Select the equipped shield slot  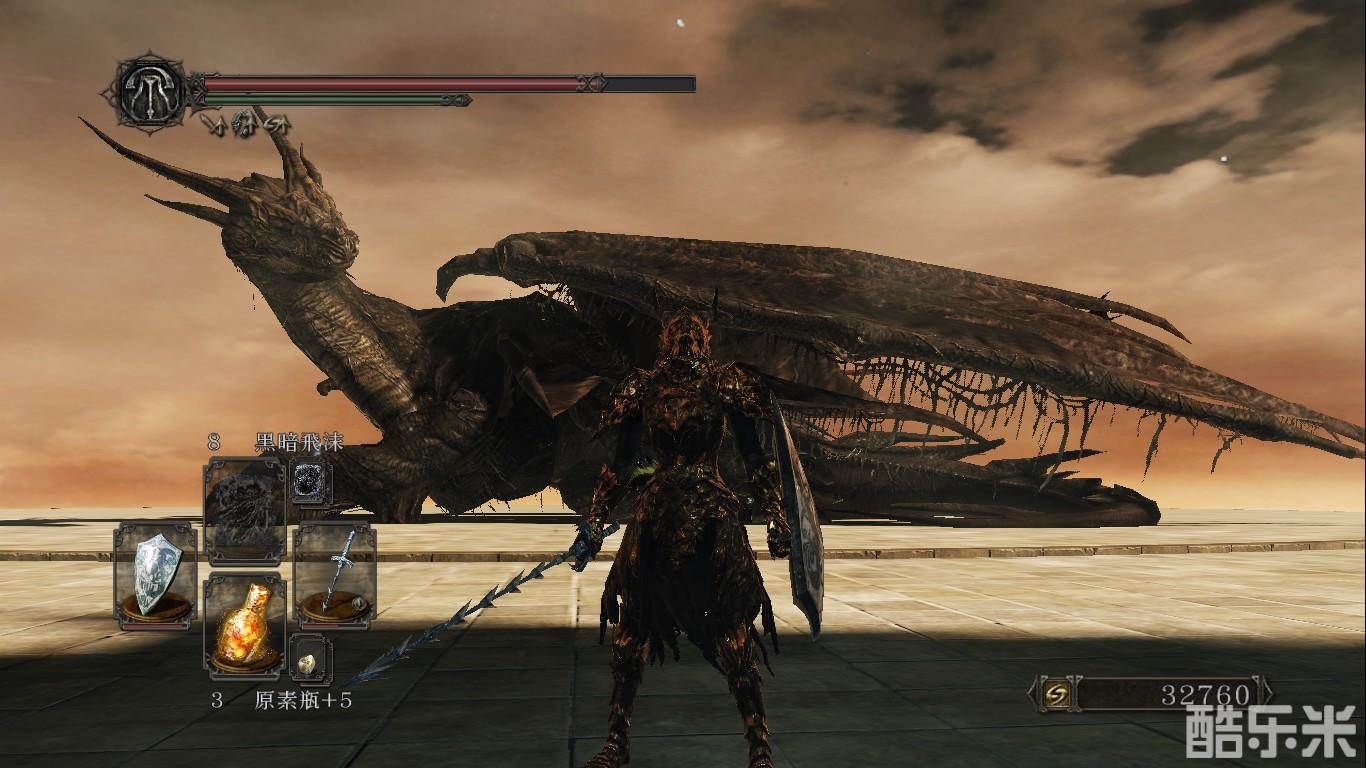(x=155, y=575)
